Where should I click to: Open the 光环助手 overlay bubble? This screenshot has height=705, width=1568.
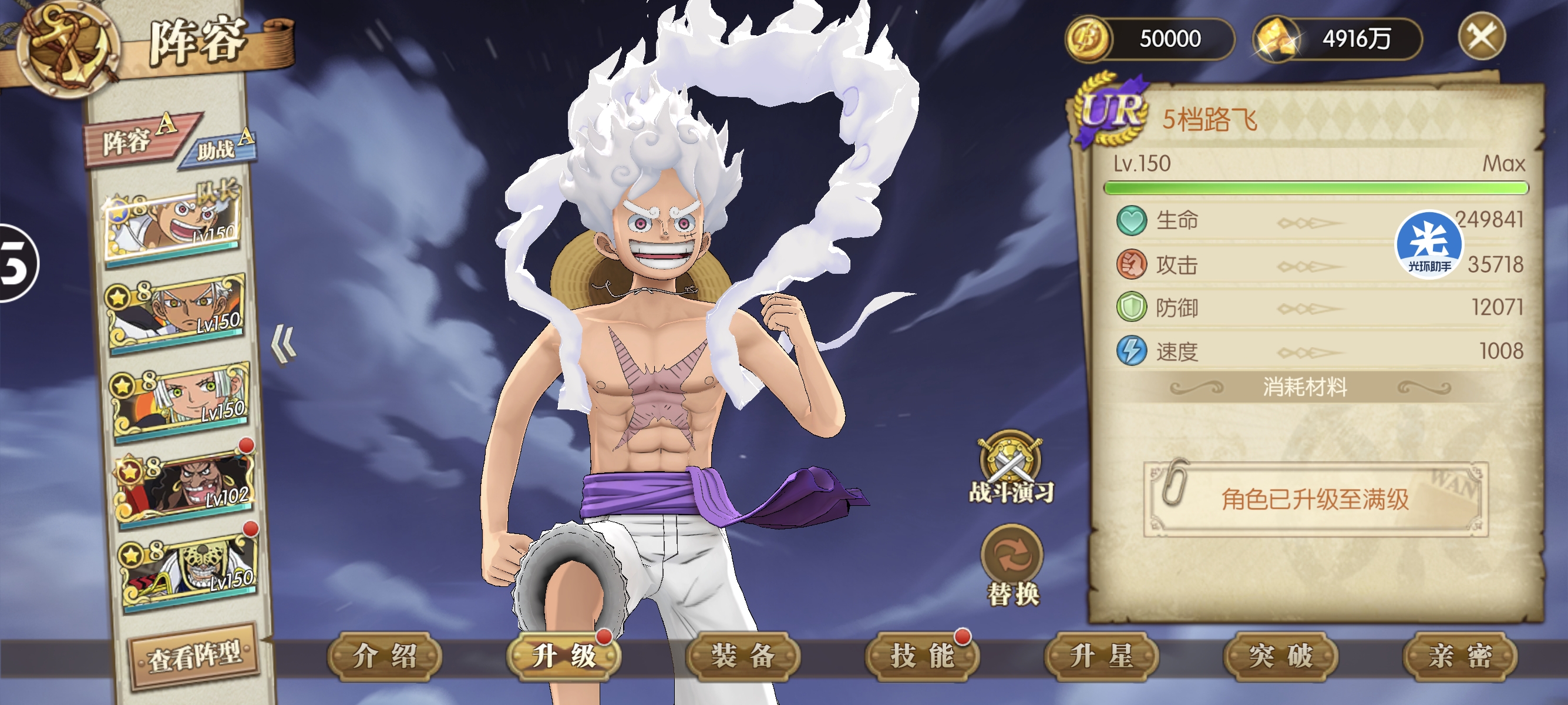(x=1428, y=244)
